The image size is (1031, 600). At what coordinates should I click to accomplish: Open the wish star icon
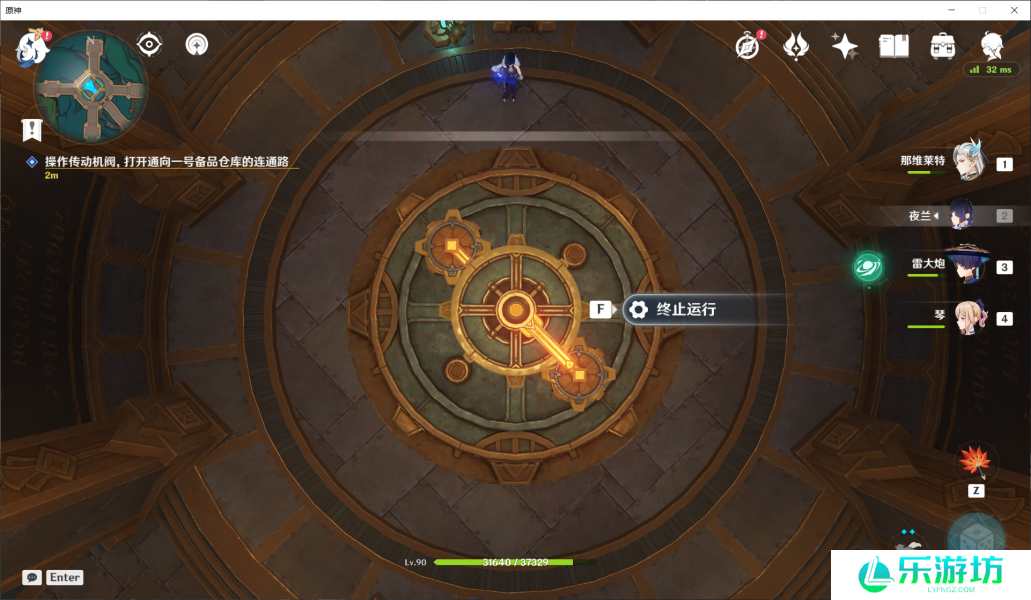[x=844, y=45]
